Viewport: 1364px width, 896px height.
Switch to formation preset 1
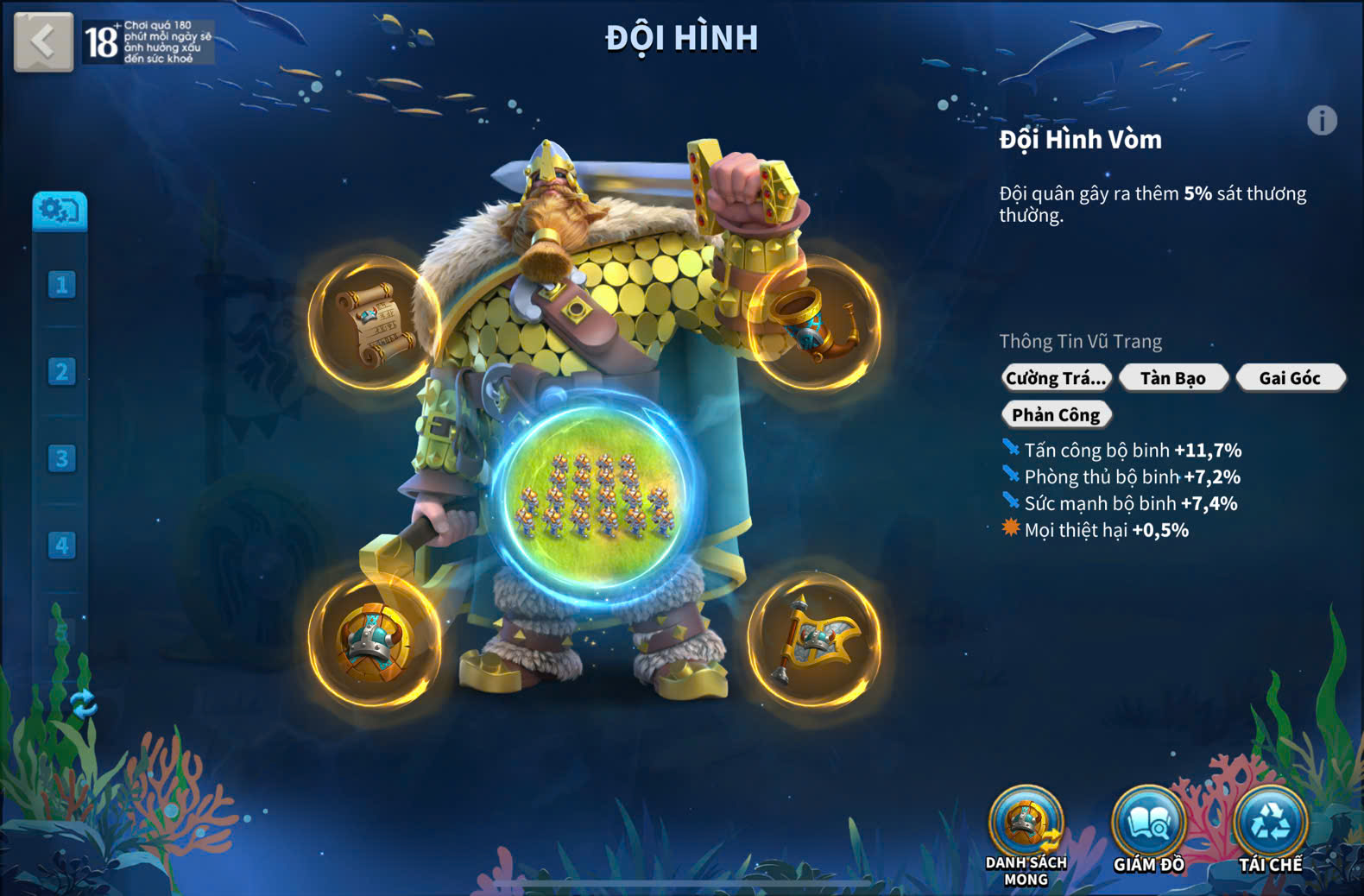(x=61, y=285)
